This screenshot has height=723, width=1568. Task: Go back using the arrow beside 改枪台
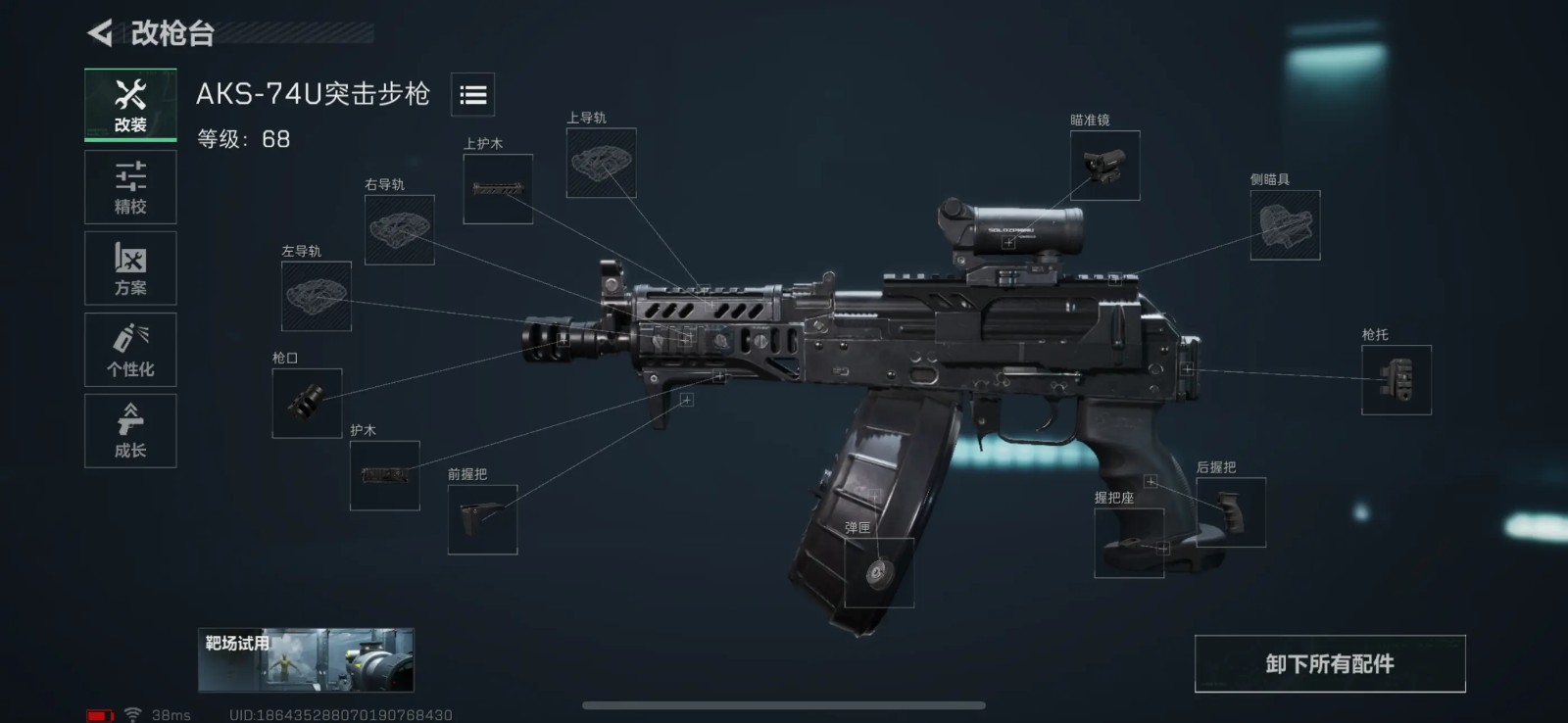[x=100, y=33]
